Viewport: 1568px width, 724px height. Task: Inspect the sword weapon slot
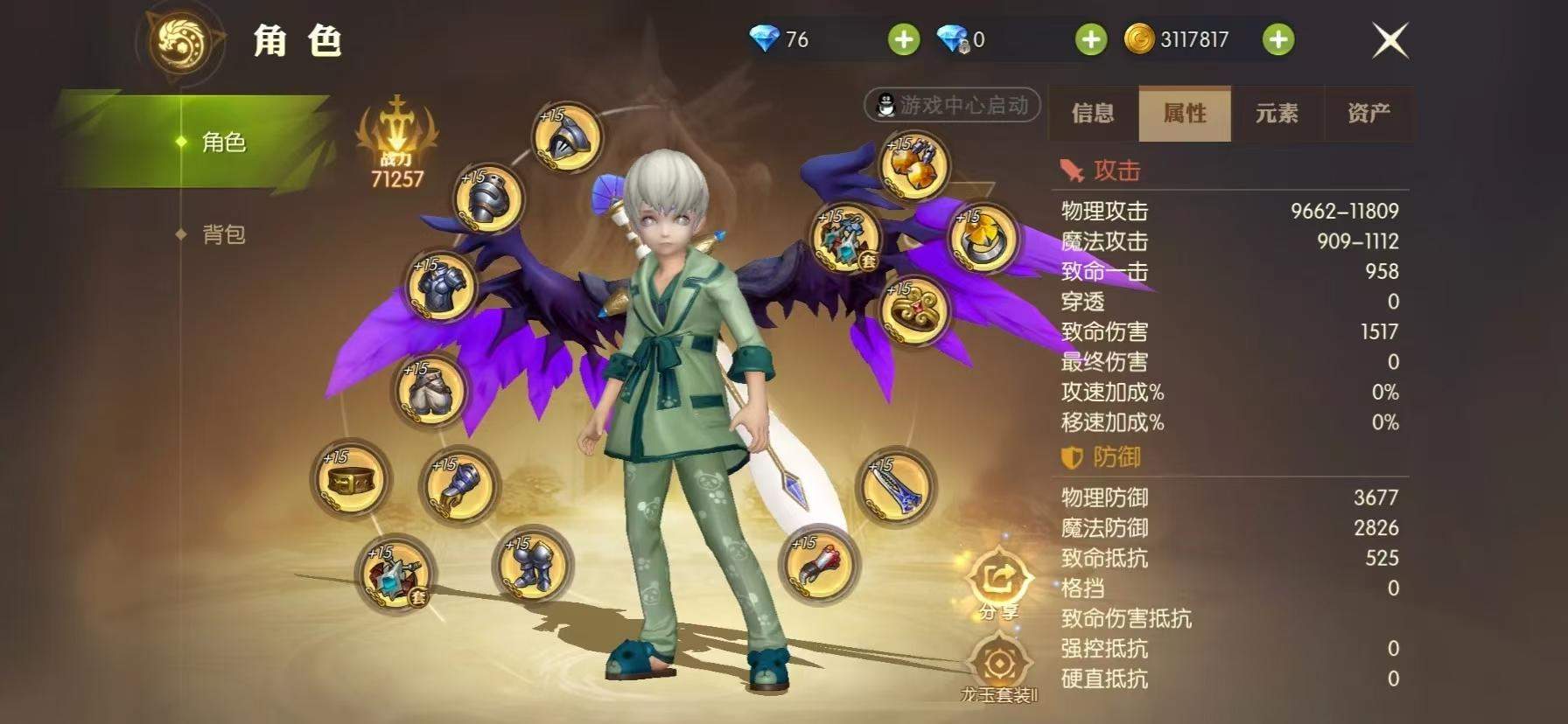(895, 486)
